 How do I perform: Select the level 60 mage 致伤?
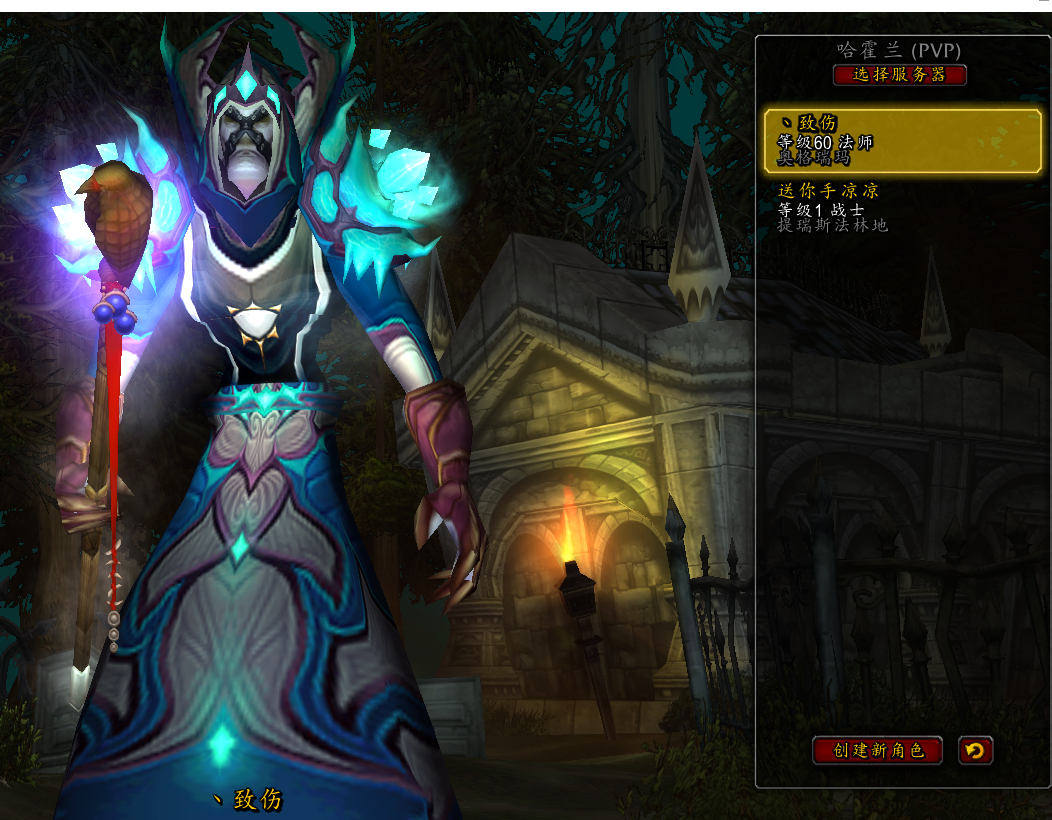pos(900,142)
